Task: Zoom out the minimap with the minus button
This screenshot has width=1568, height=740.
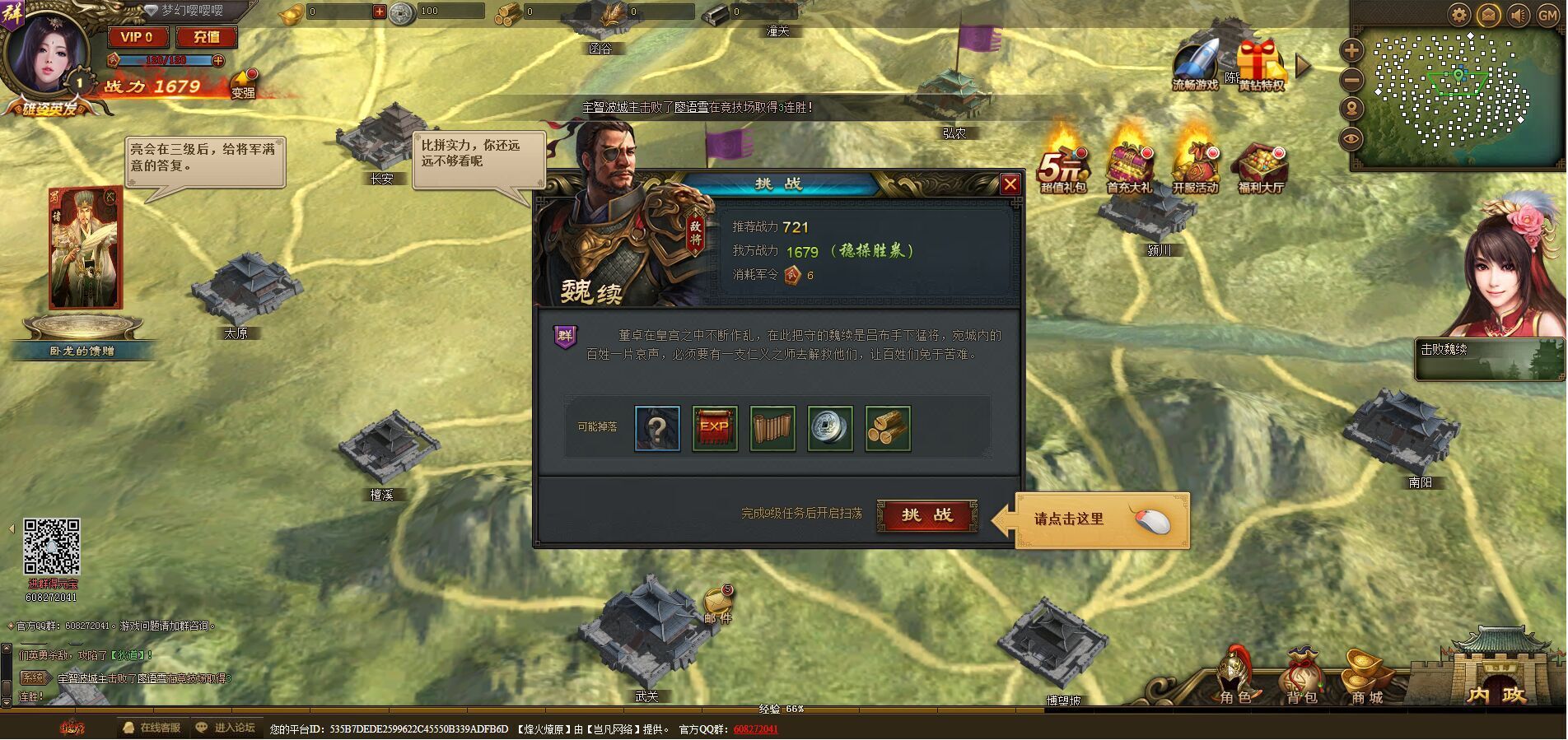Action: [1351, 80]
